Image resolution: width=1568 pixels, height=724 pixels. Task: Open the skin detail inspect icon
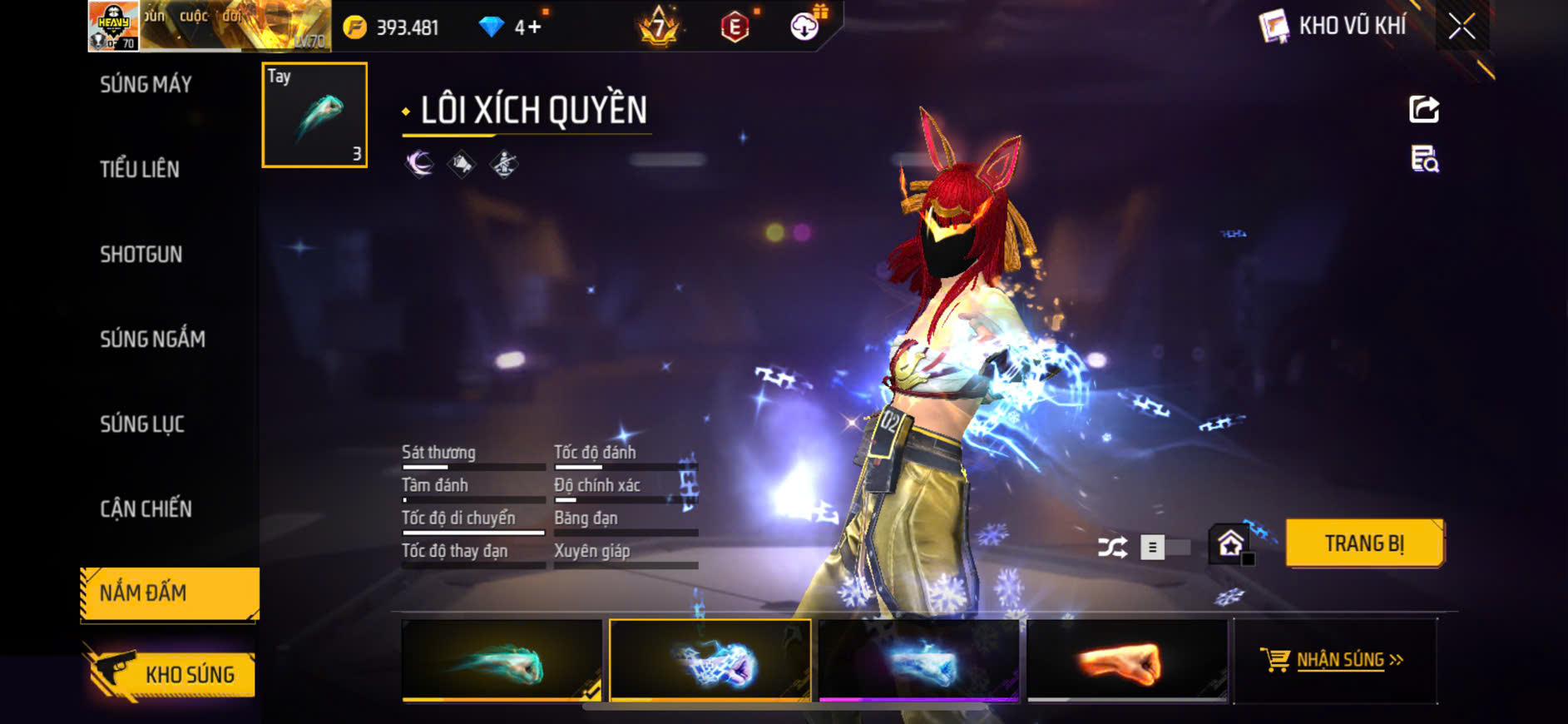(1424, 158)
